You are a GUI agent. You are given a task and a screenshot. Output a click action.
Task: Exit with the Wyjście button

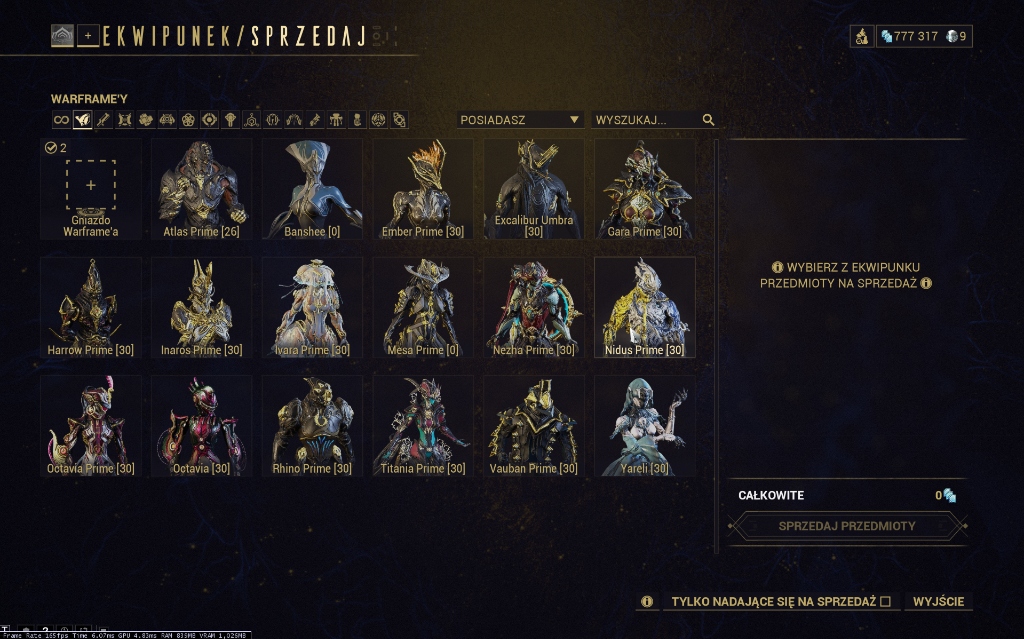[939, 601]
